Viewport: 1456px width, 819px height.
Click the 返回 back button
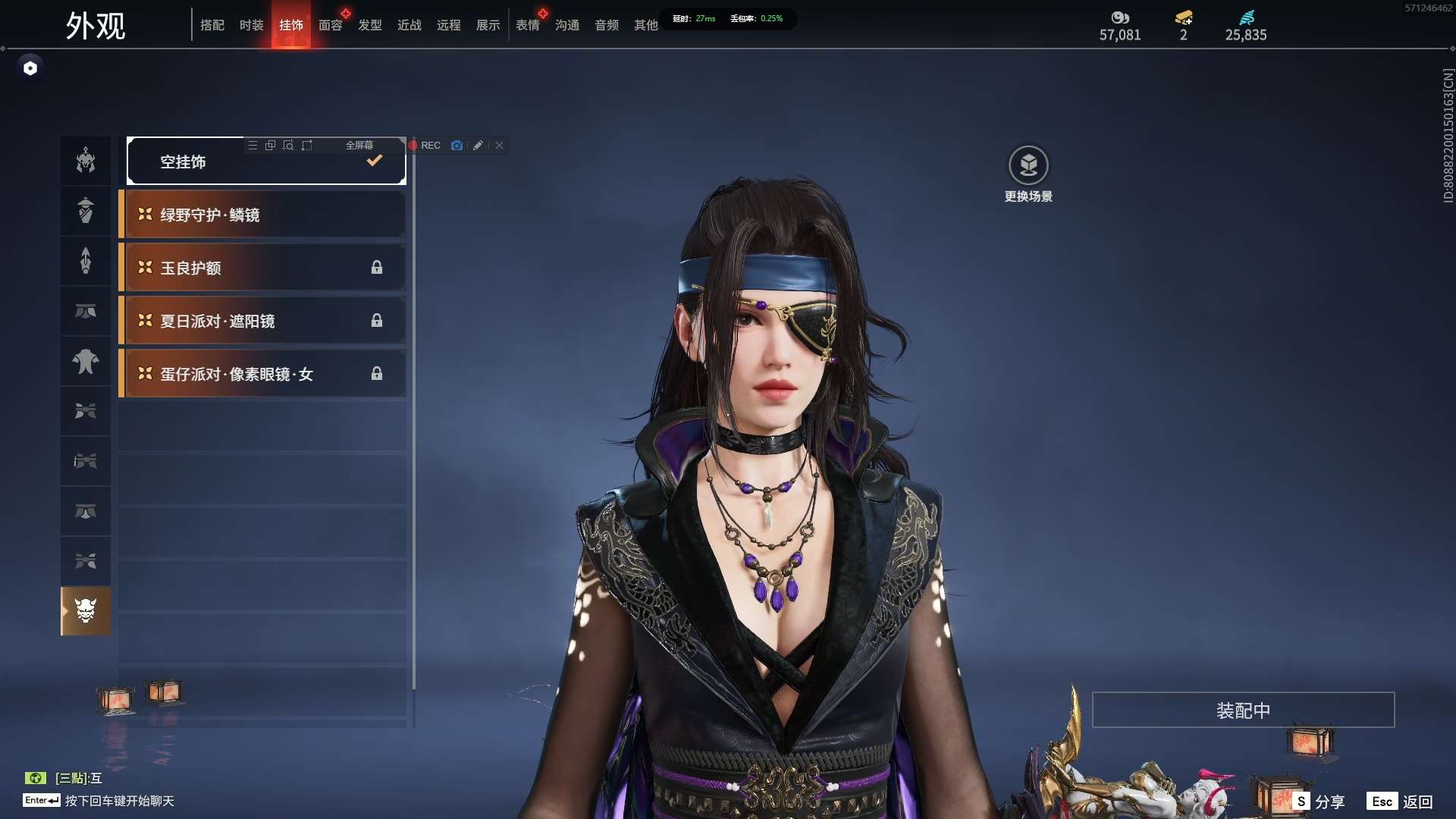coord(1401,802)
